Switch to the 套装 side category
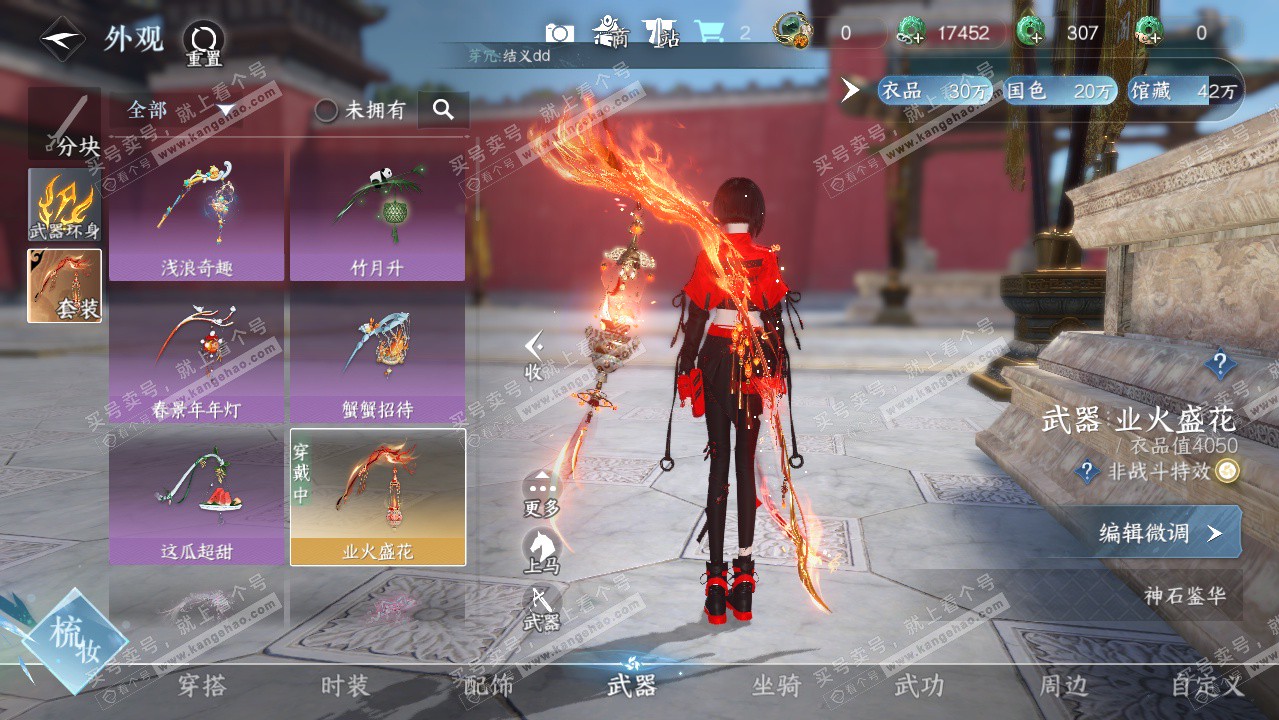Image resolution: width=1279 pixels, height=720 pixels. point(64,286)
